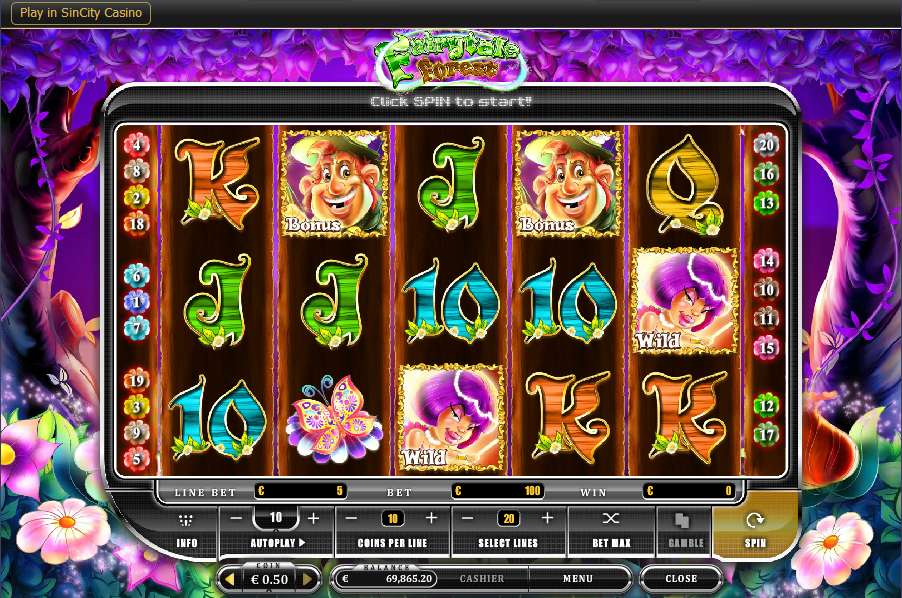
Task: Decrease the autoplay spin count
Action: click(236, 518)
